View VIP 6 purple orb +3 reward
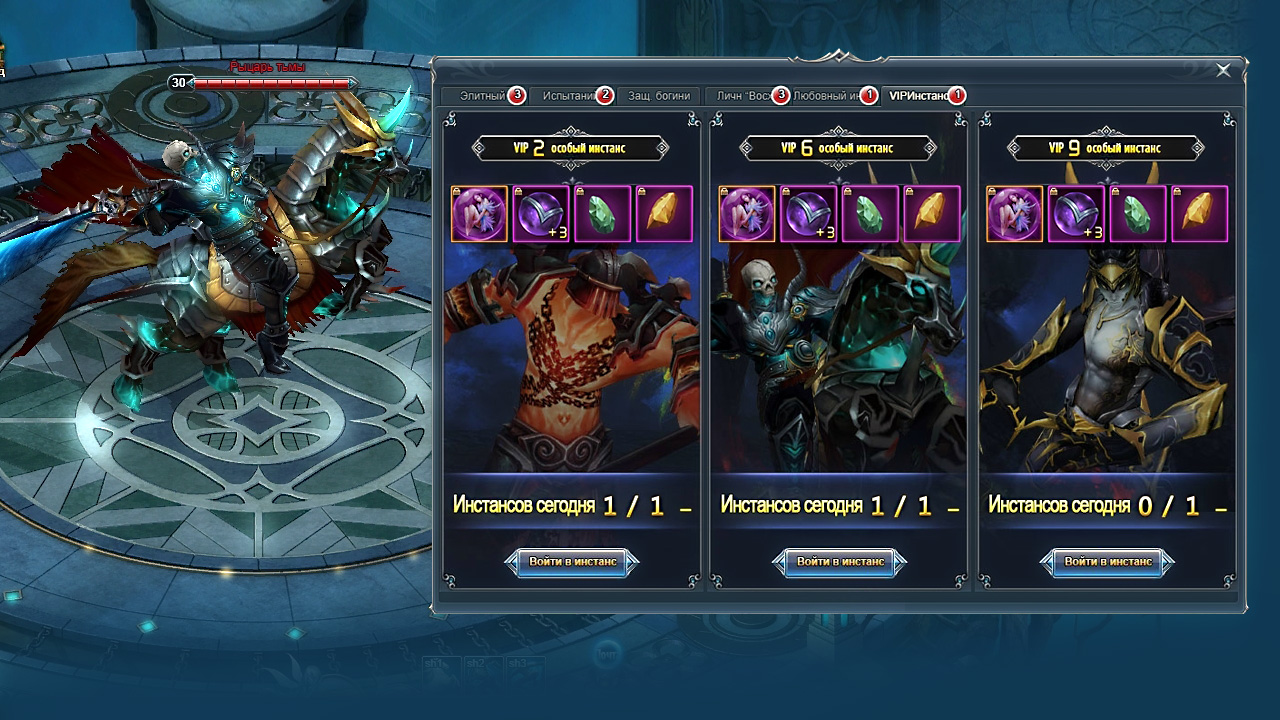The height and width of the screenshot is (720, 1280). pos(809,214)
